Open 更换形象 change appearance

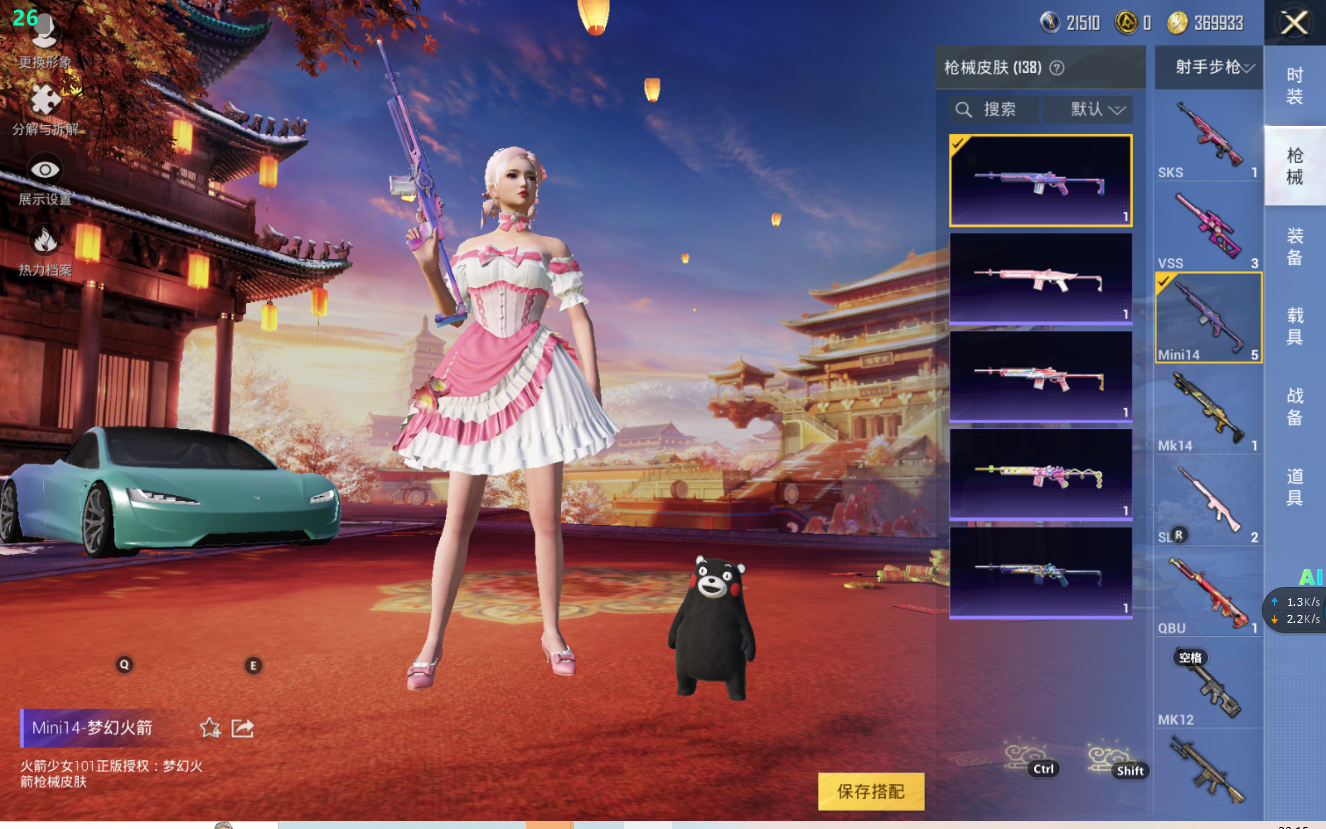(45, 42)
